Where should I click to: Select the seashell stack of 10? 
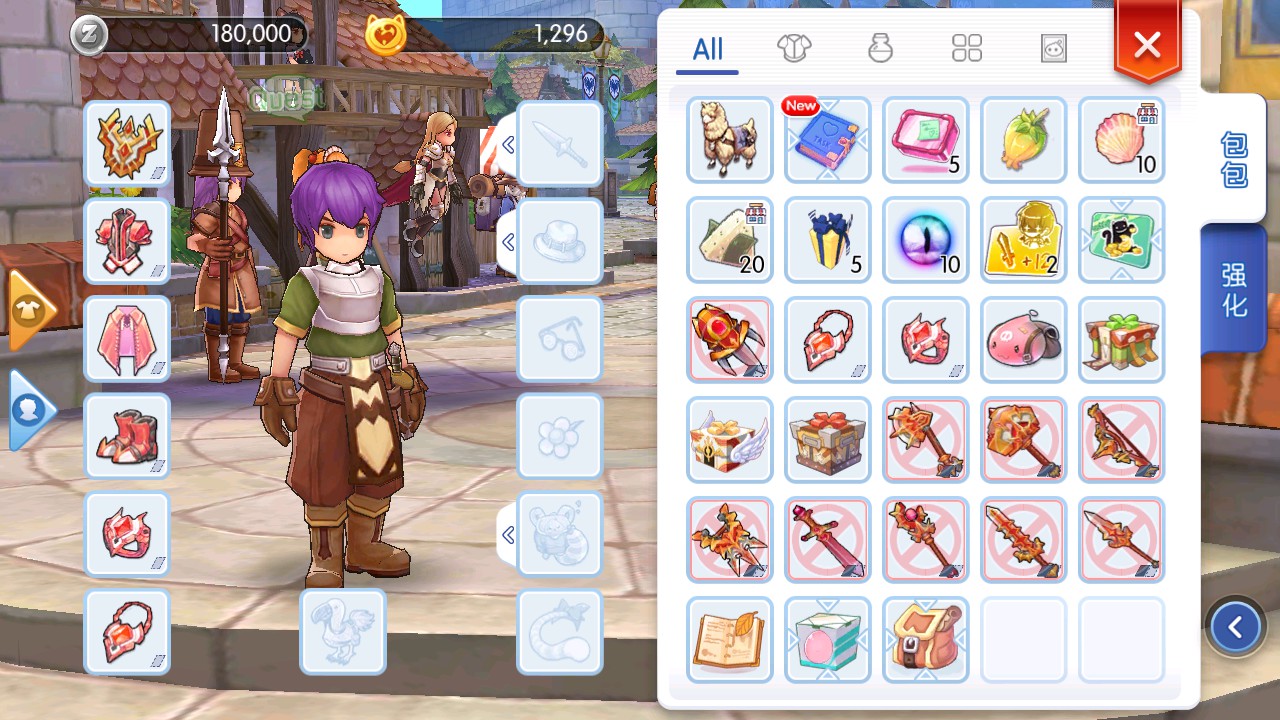click(1122, 140)
